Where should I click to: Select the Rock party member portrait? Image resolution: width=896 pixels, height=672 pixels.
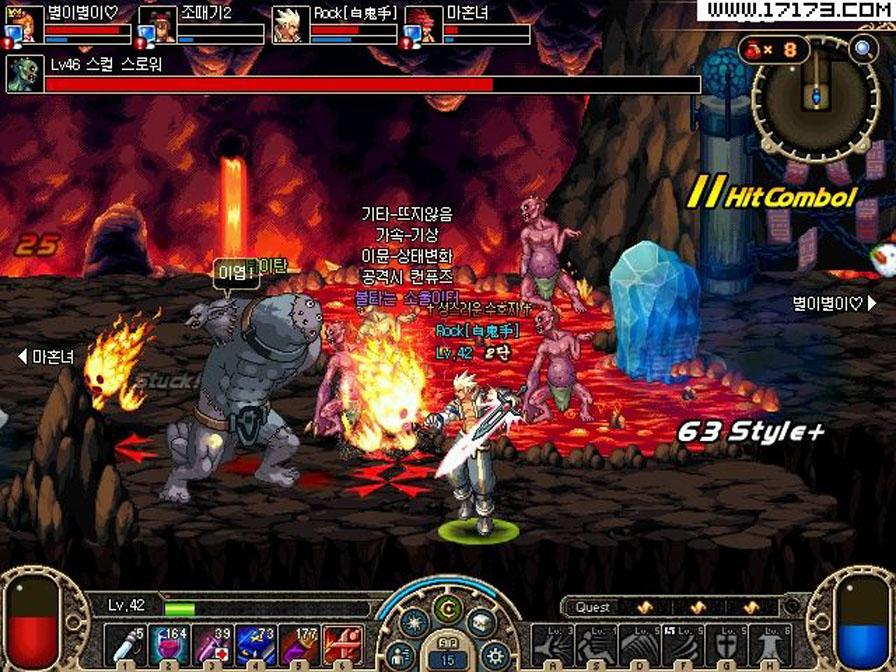[289, 25]
